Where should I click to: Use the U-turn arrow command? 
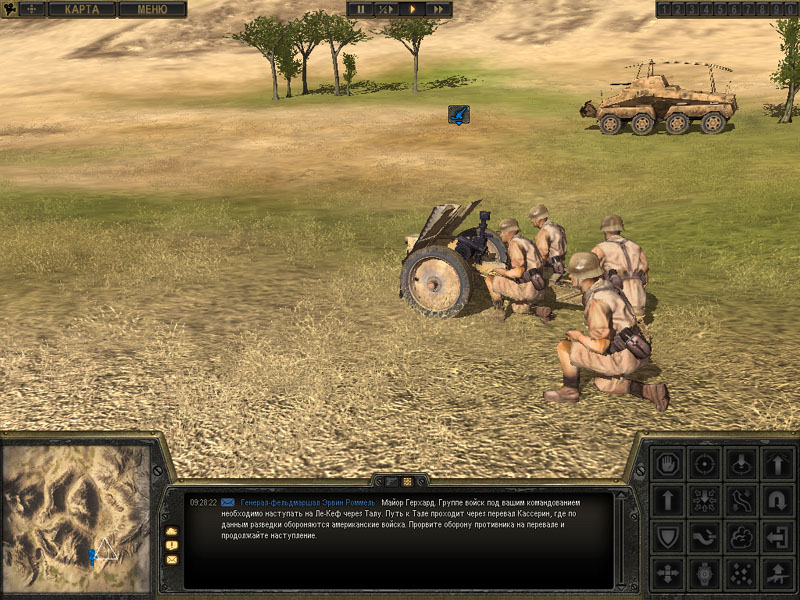pos(777,499)
